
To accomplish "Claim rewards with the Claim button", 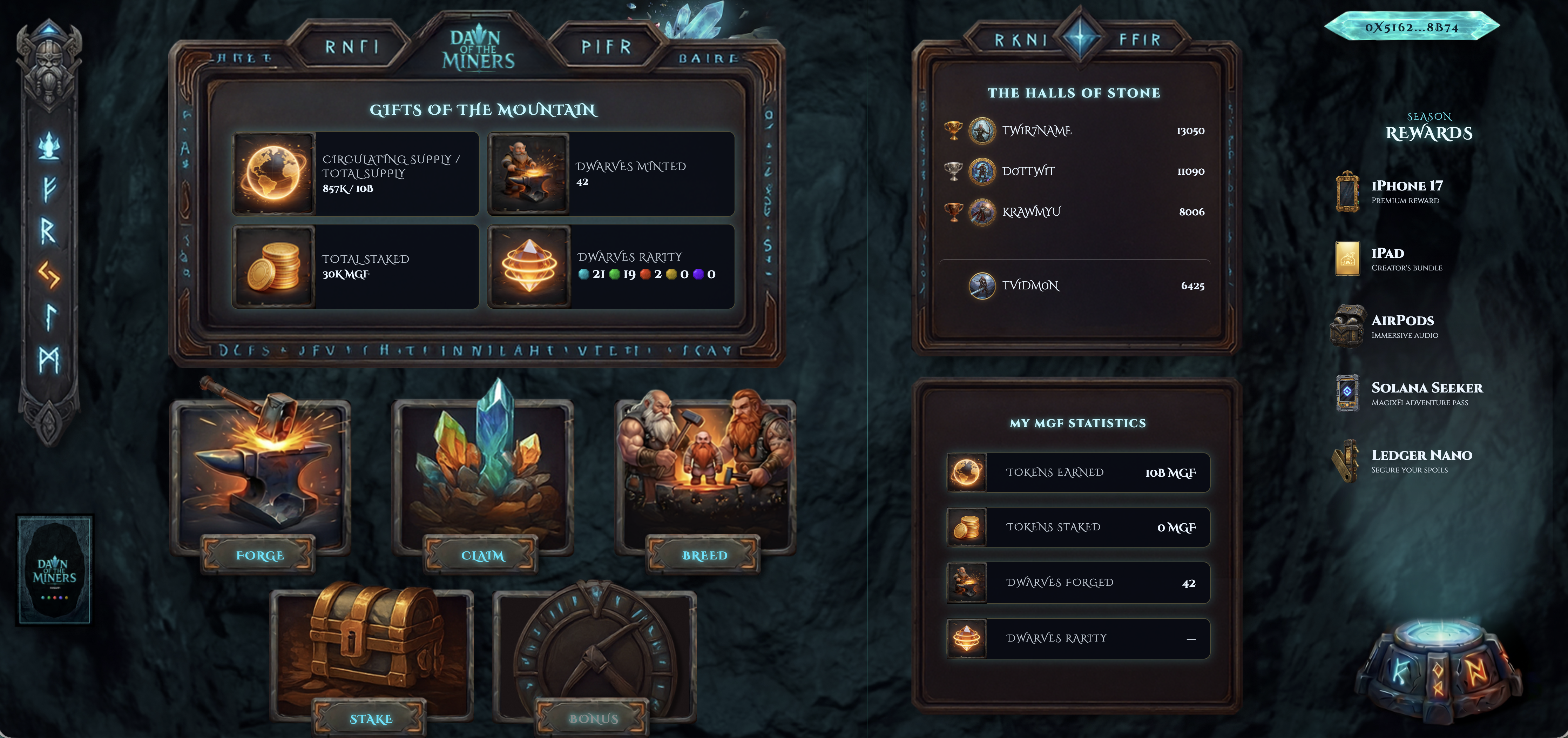I will [x=482, y=555].
